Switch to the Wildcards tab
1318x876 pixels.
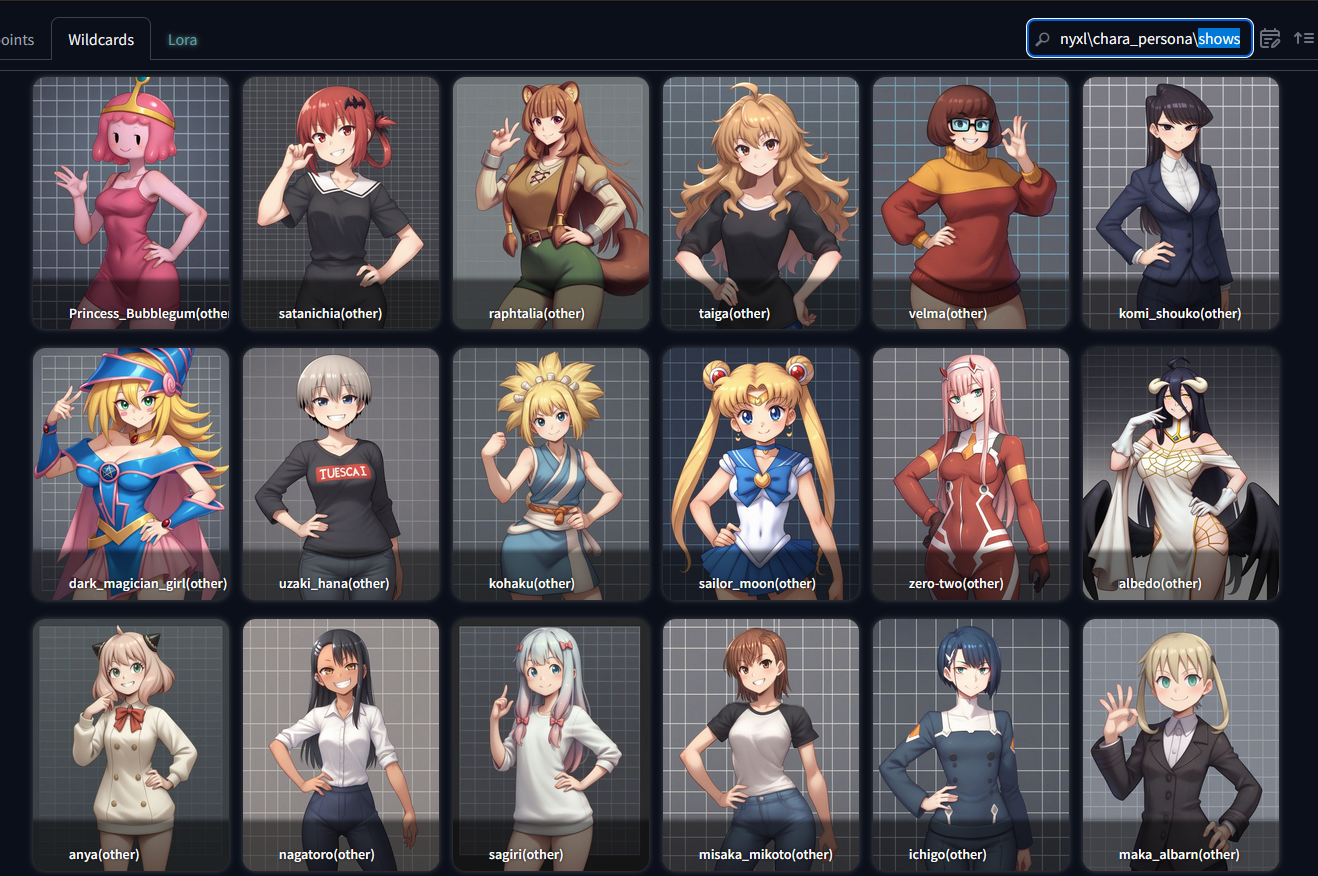point(101,40)
